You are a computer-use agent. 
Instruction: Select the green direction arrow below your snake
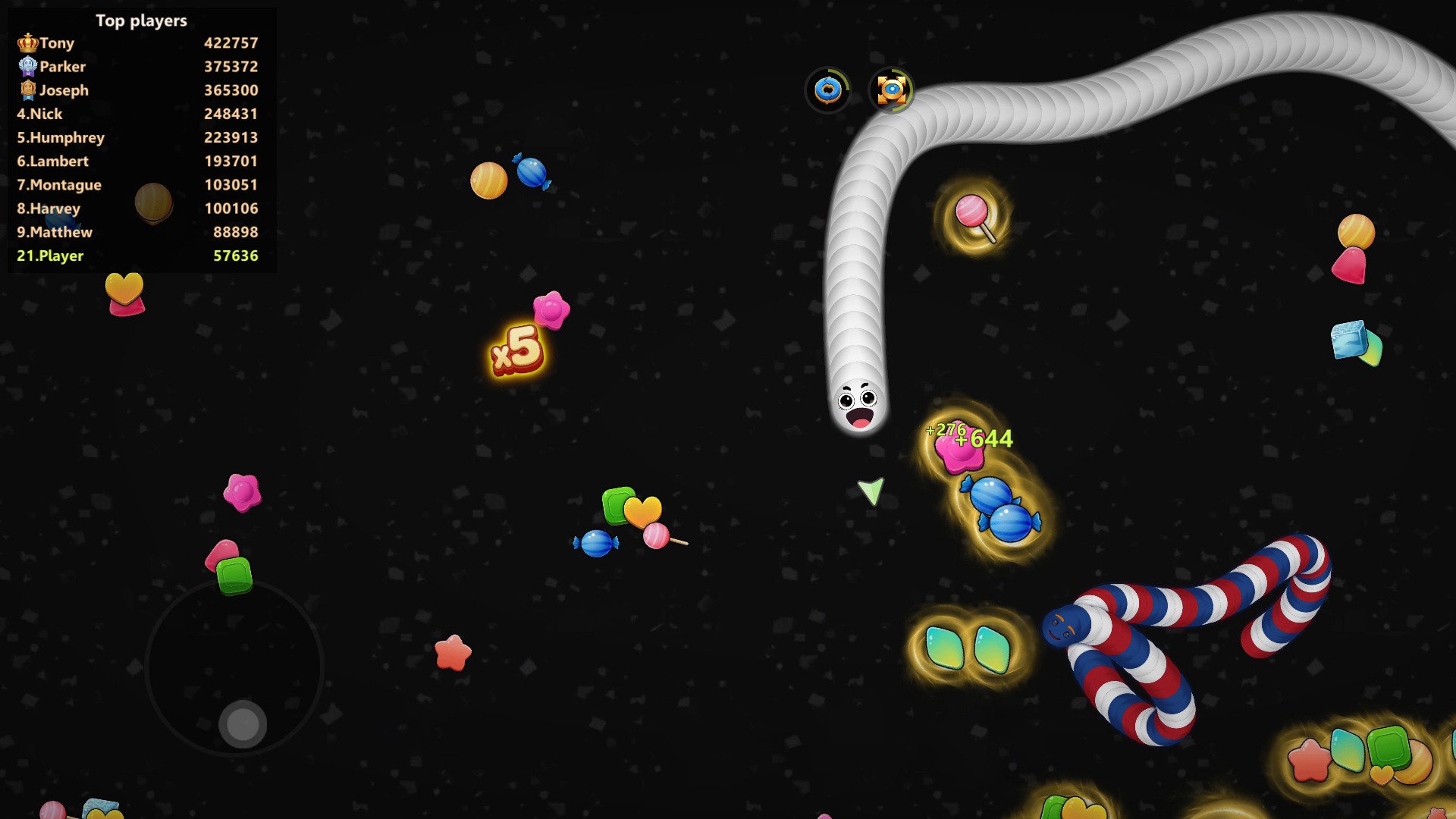pyautogui.click(x=871, y=490)
